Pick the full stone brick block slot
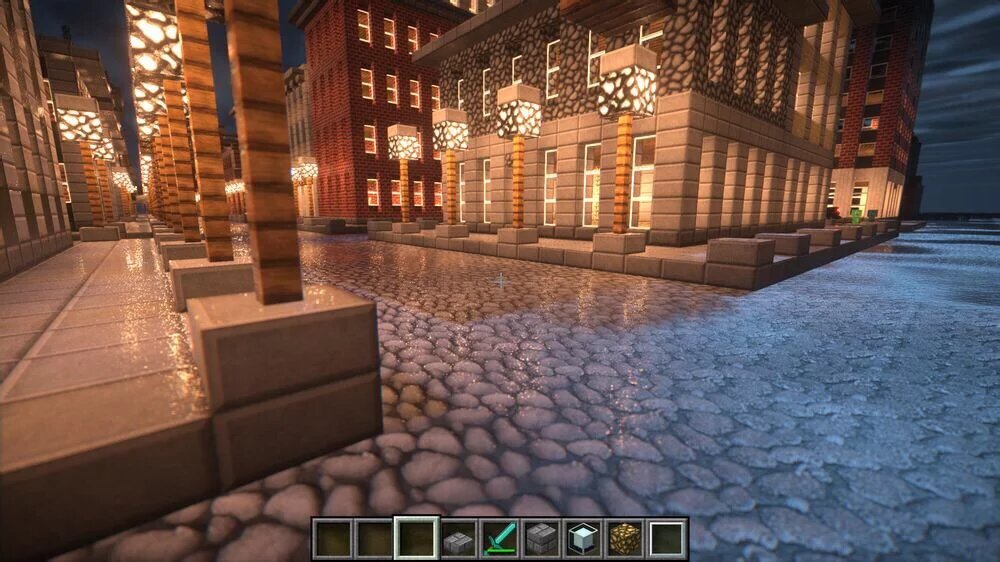 pyautogui.click(x=542, y=539)
